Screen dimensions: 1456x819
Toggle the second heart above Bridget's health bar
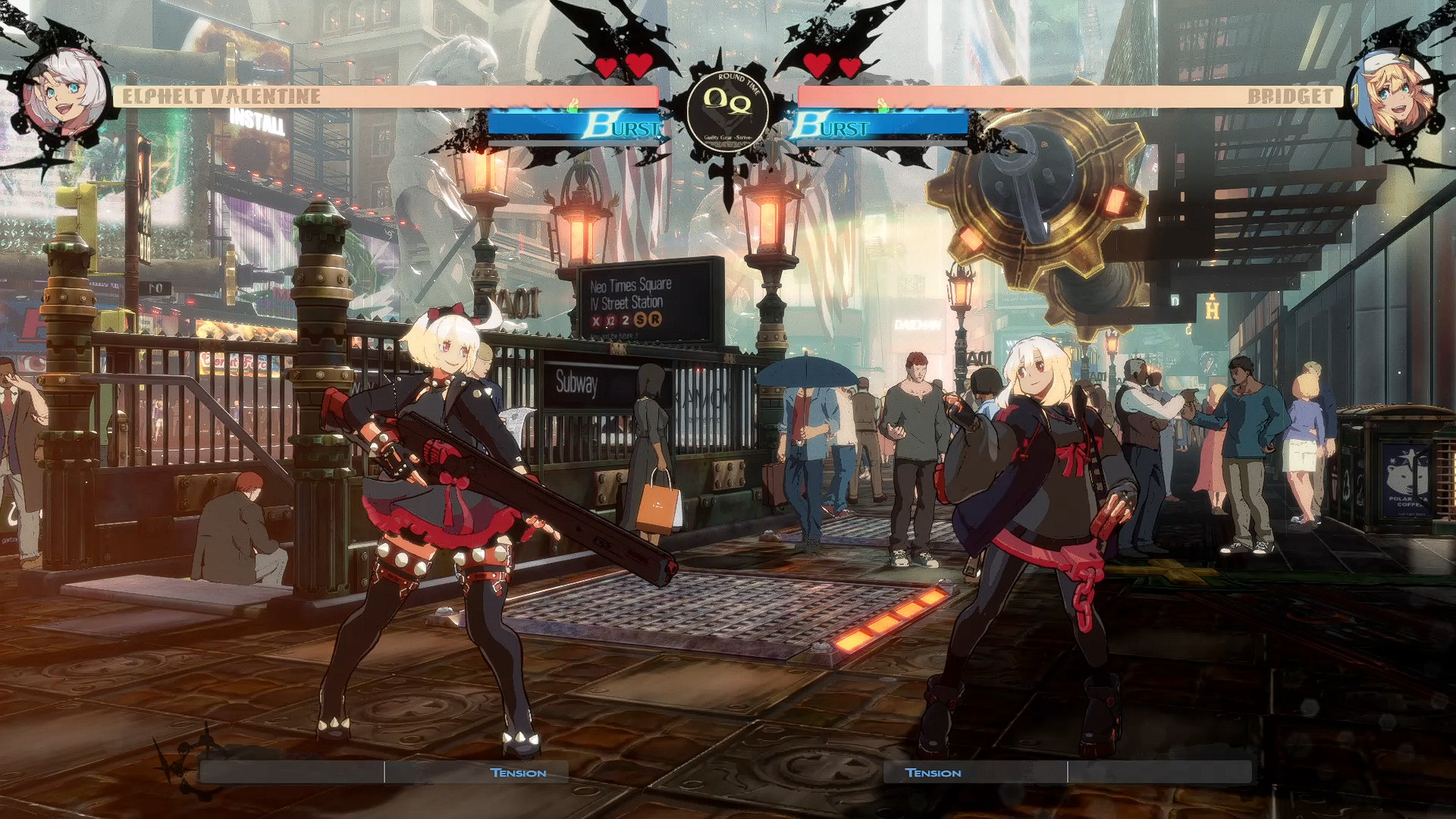click(x=851, y=66)
